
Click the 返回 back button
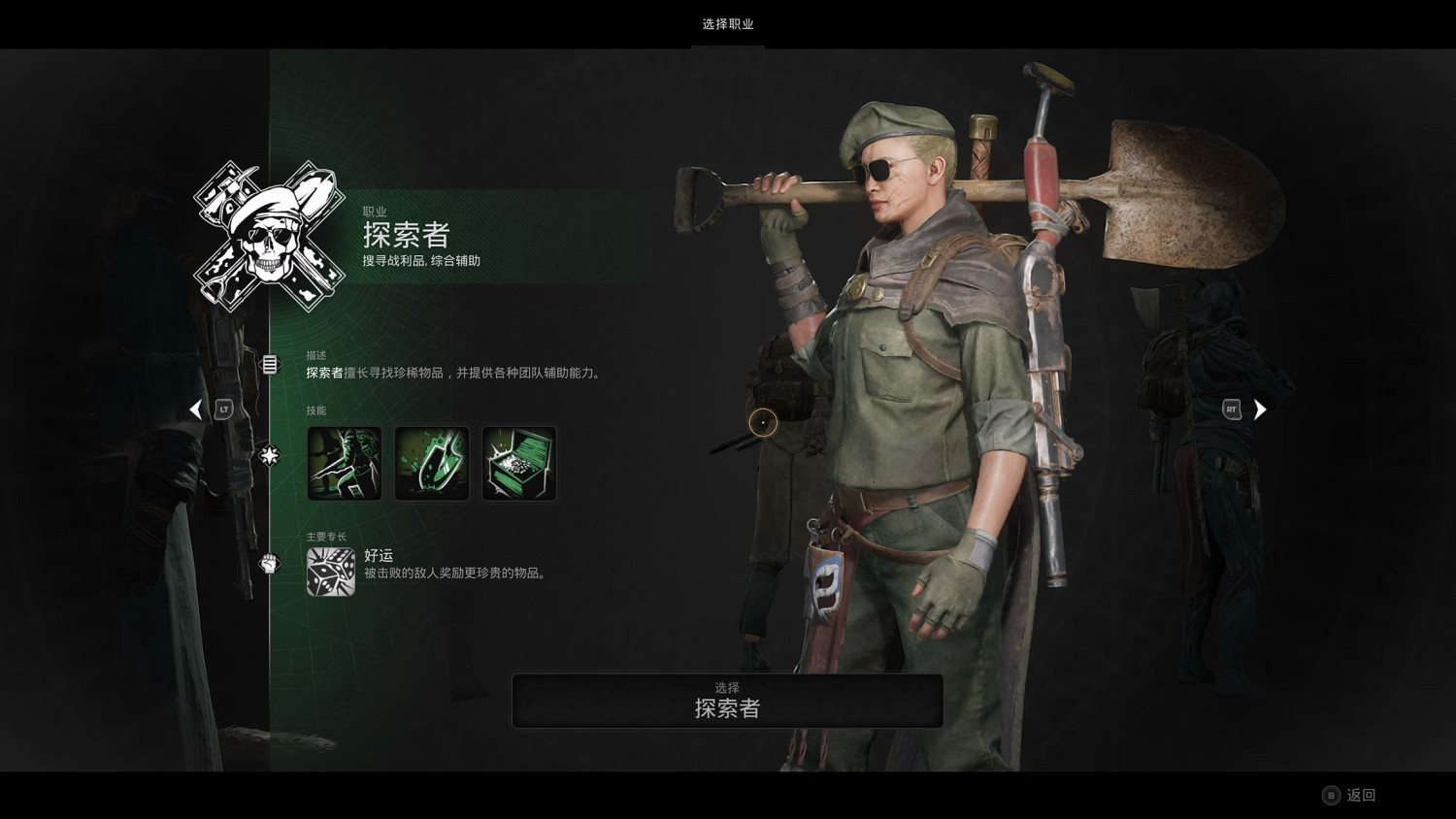click(1350, 795)
